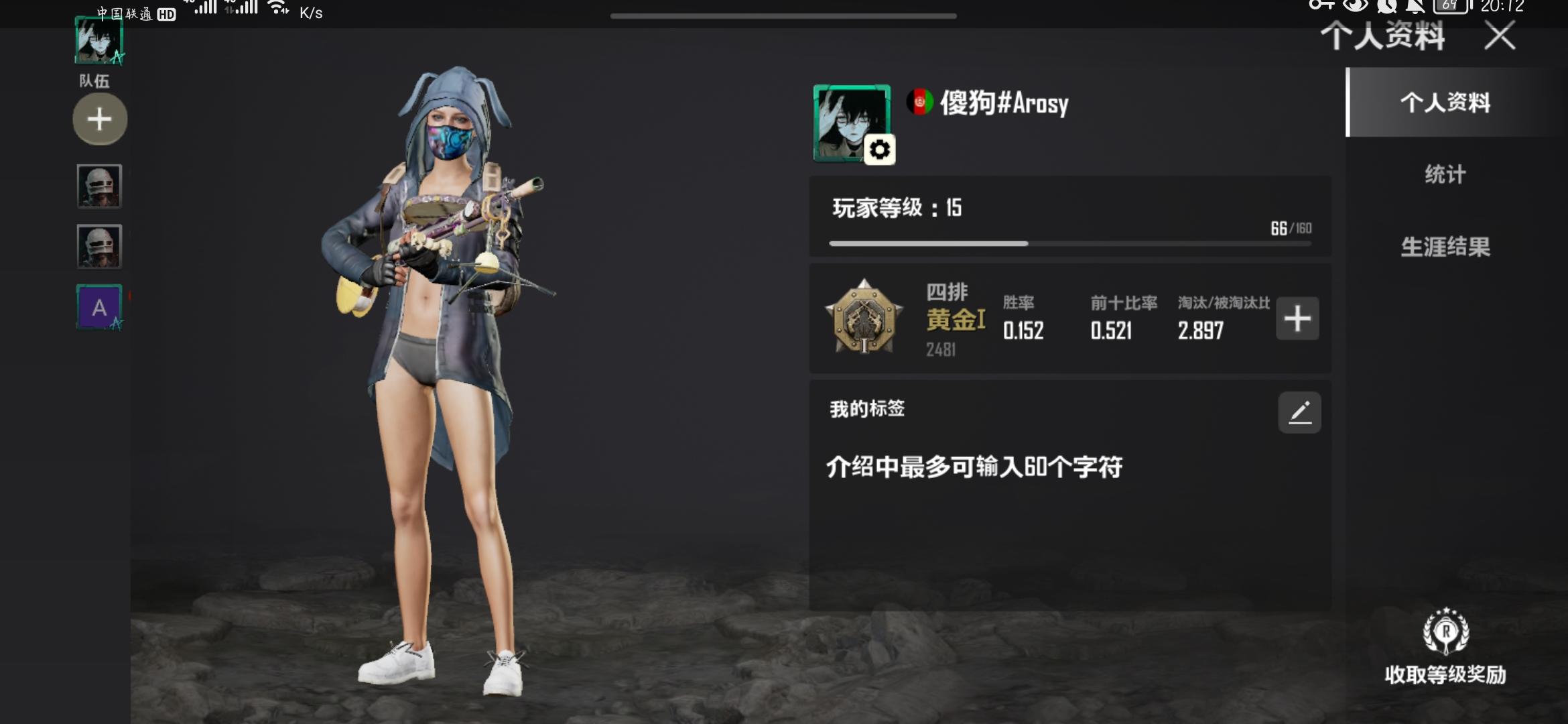Click the plus icon under 队伍 to add teammates
1568x724 pixels.
point(99,119)
